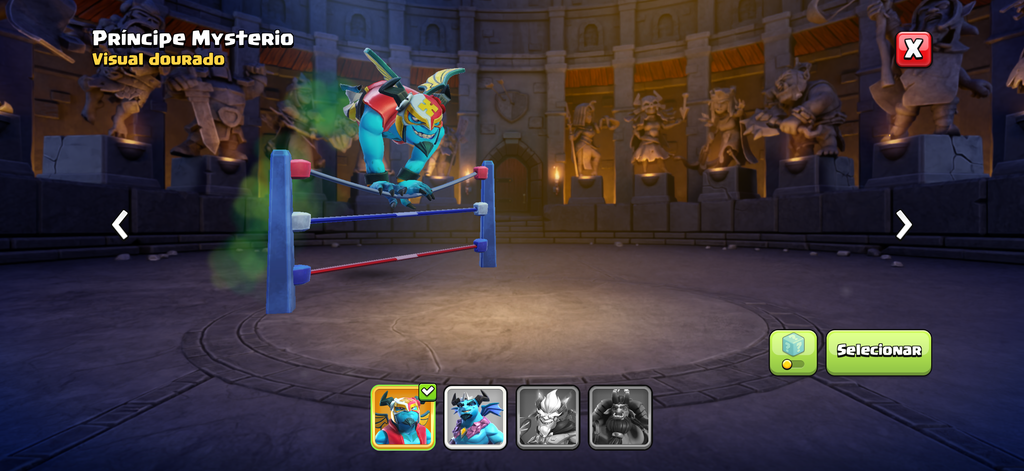This screenshot has height=471, width=1024.
Task: Preview the locked white-haired skin thumbnail
Action: tap(548, 417)
